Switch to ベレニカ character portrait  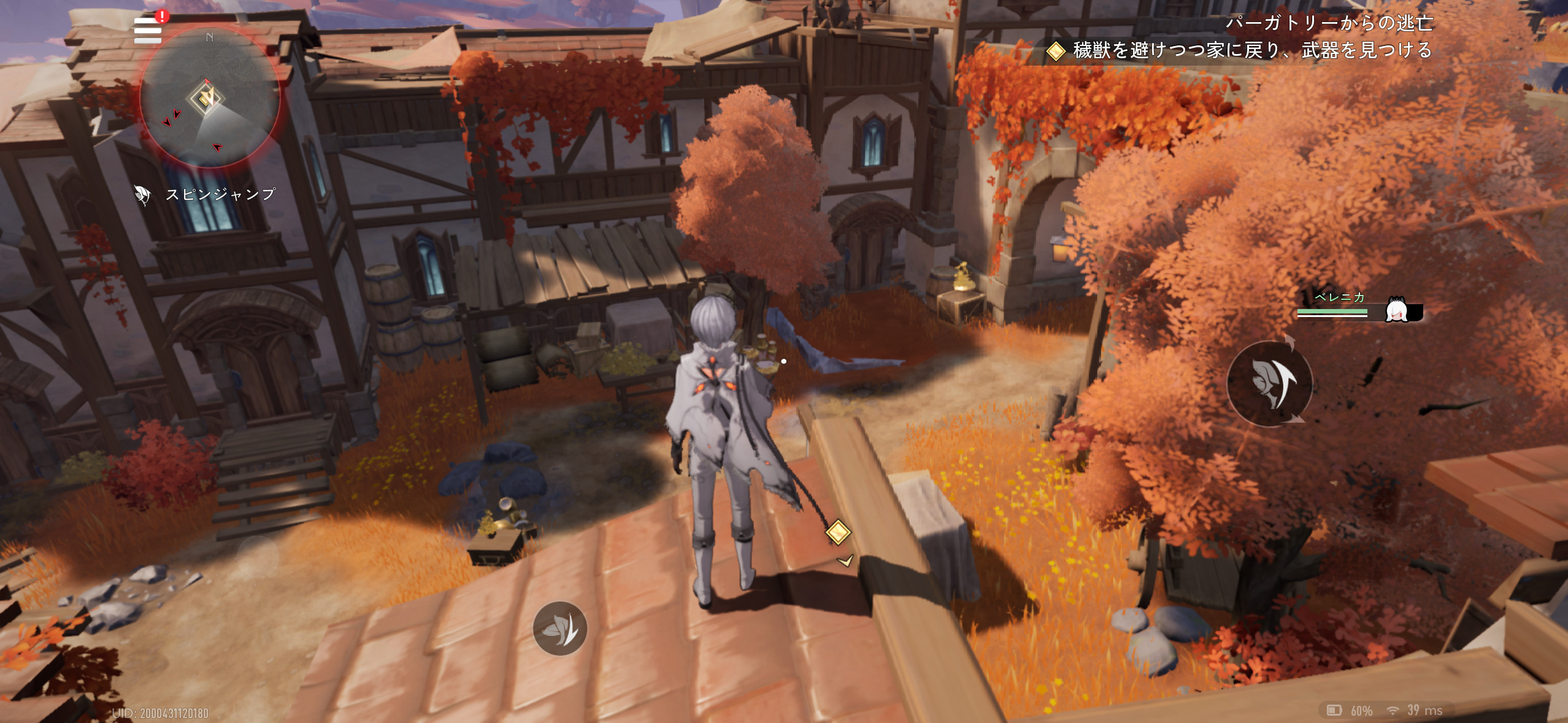coord(1397,311)
